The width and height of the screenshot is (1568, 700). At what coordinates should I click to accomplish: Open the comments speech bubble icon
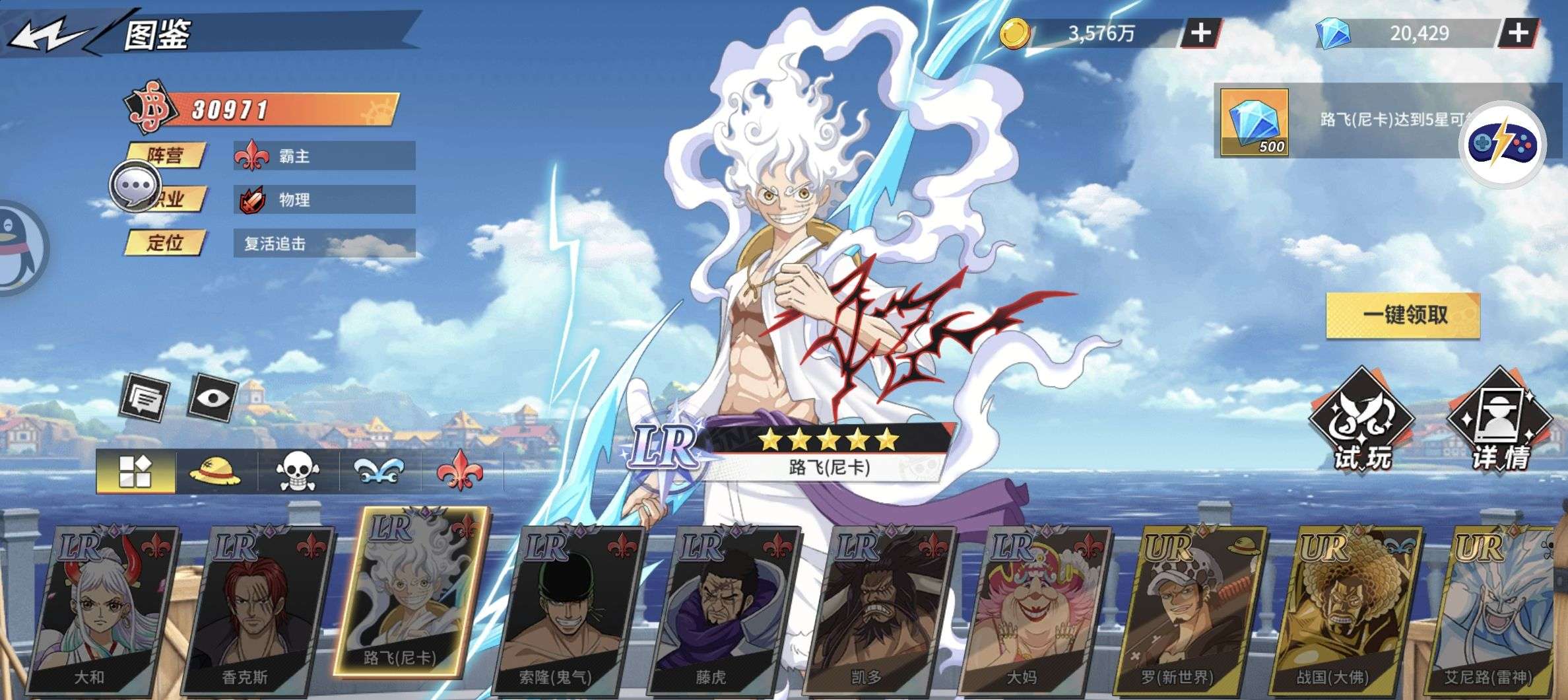pyautogui.click(x=145, y=398)
